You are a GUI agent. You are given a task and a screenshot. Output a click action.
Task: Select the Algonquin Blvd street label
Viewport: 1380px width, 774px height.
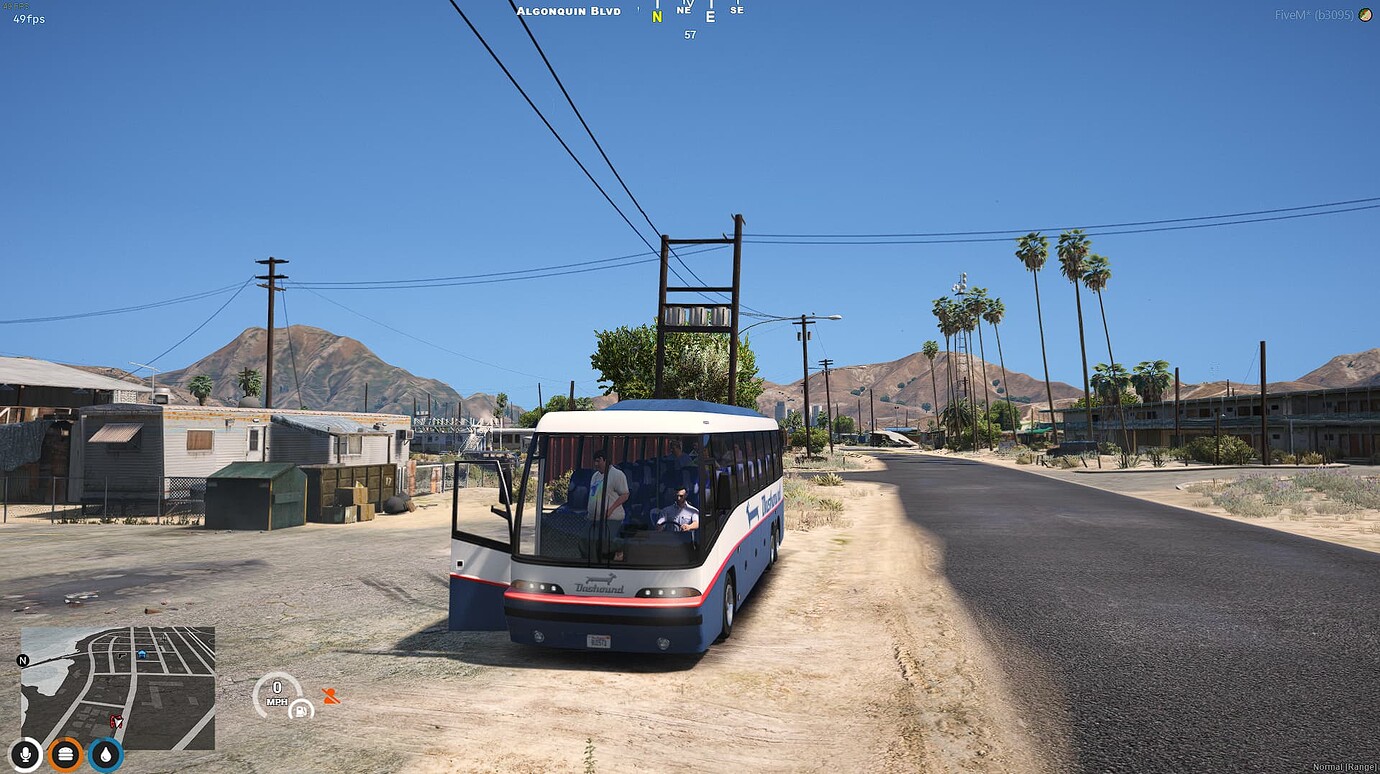pyautogui.click(x=570, y=10)
